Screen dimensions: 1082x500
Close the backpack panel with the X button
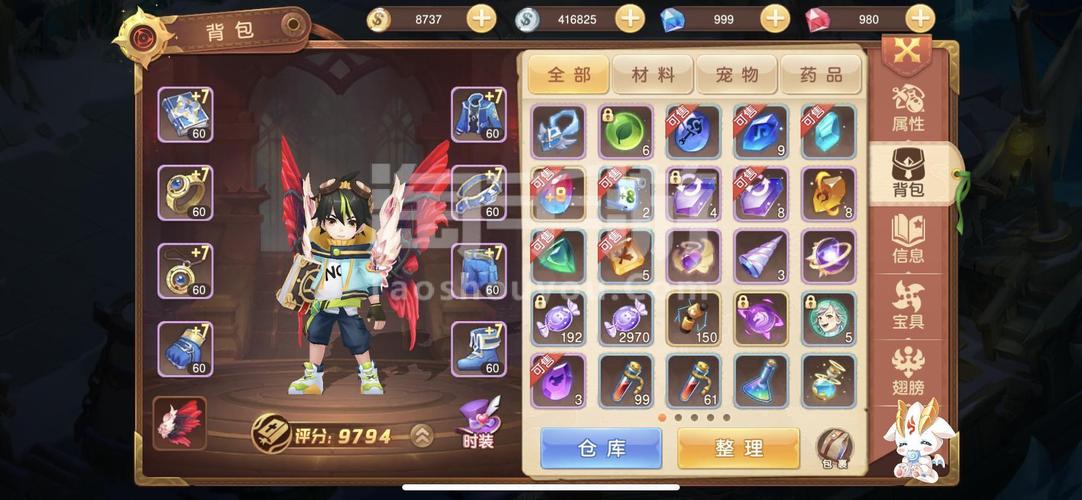tap(906, 52)
